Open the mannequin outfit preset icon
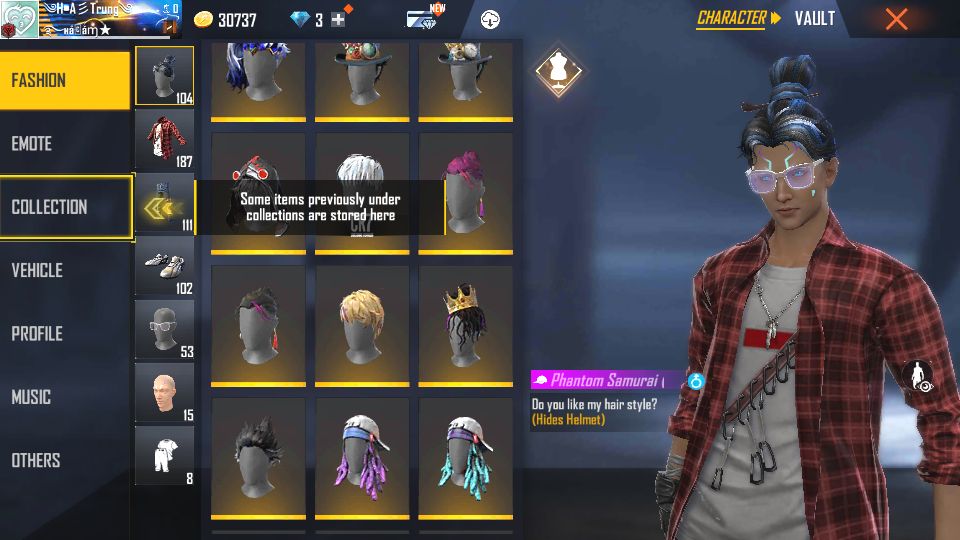Viewport: 960px width, 540px height. click(x=555, y=70)
